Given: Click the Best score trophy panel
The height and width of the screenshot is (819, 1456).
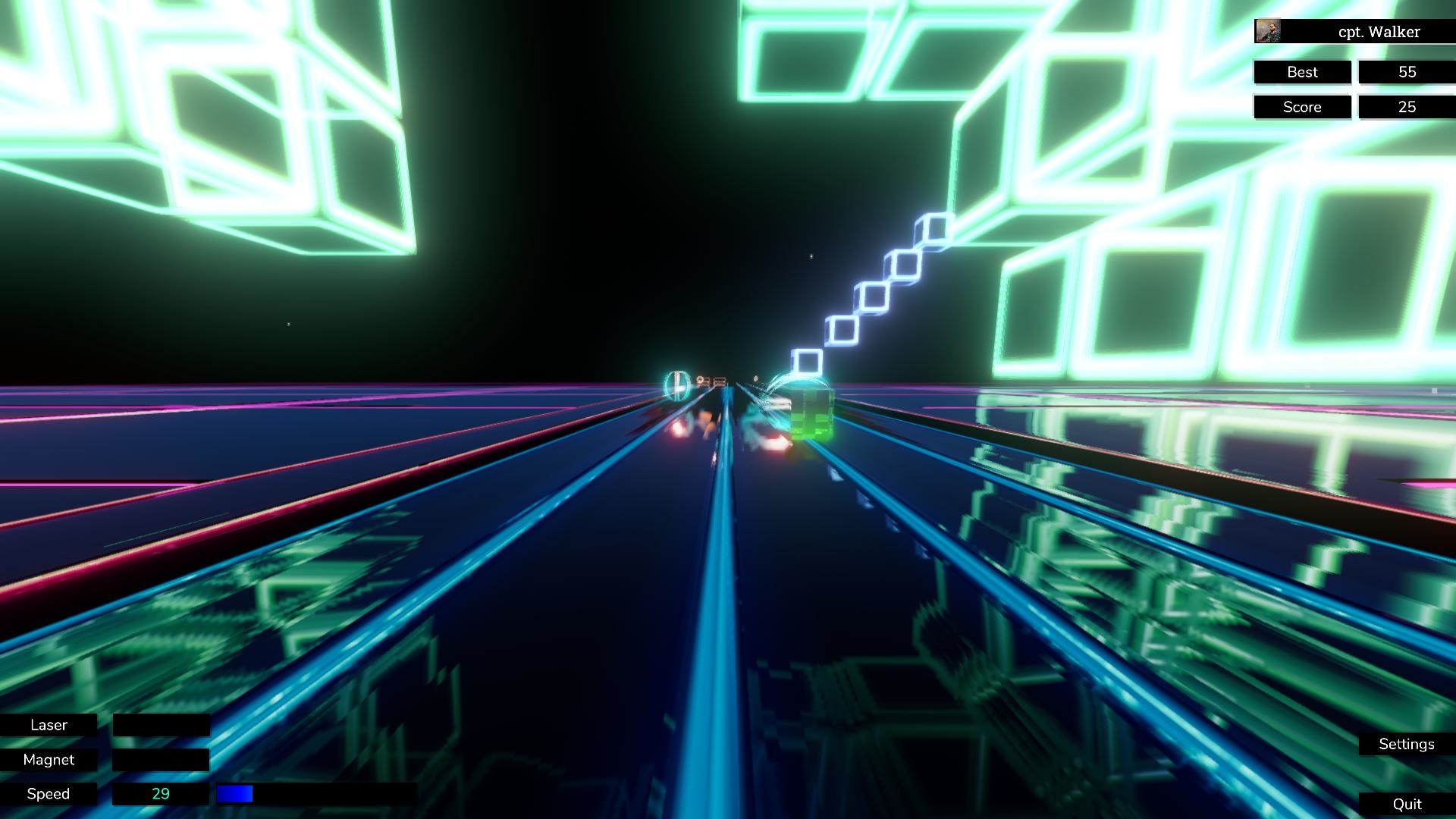Looking at the screenshot, I should pyautogui.click(x=1302, y=72).
